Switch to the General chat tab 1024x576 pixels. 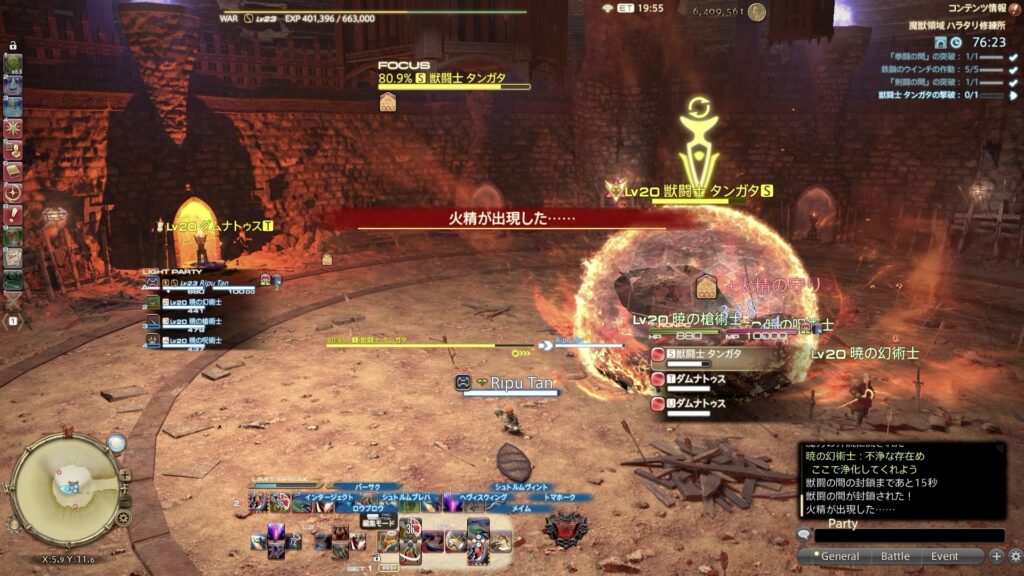[x=840, y=556]
